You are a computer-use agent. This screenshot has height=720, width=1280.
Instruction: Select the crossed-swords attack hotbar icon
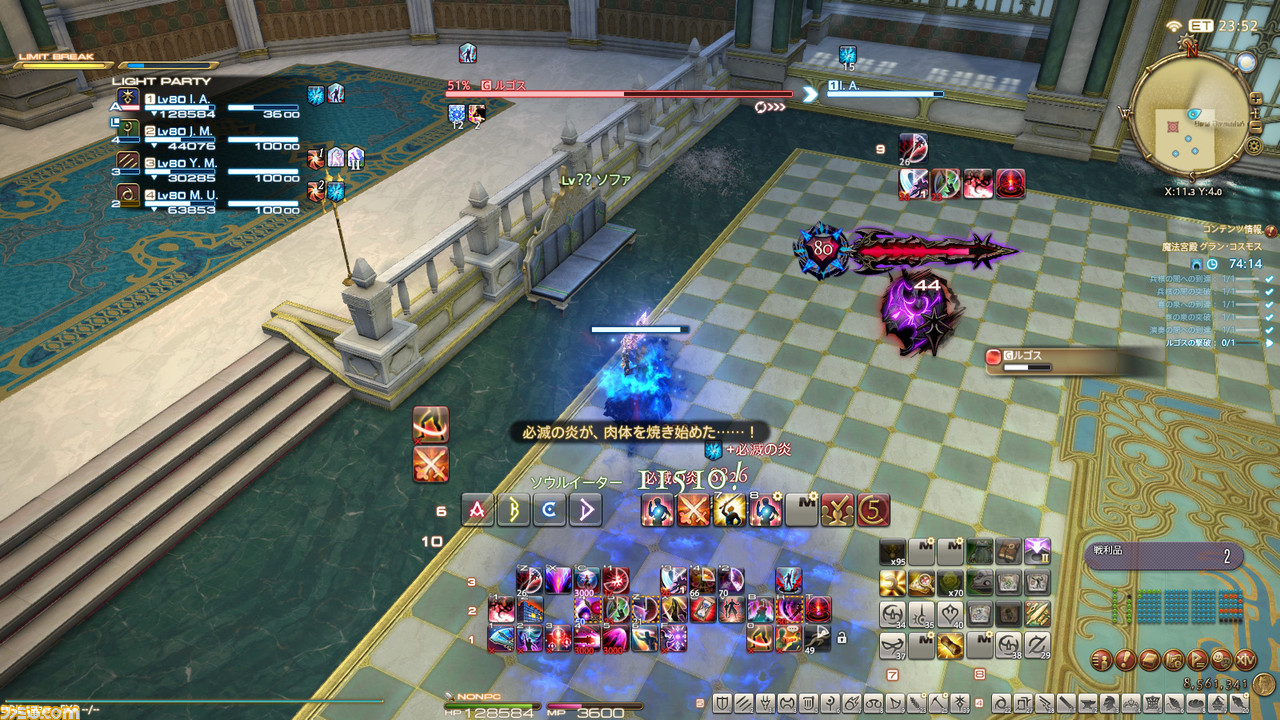tap(693, 510)
